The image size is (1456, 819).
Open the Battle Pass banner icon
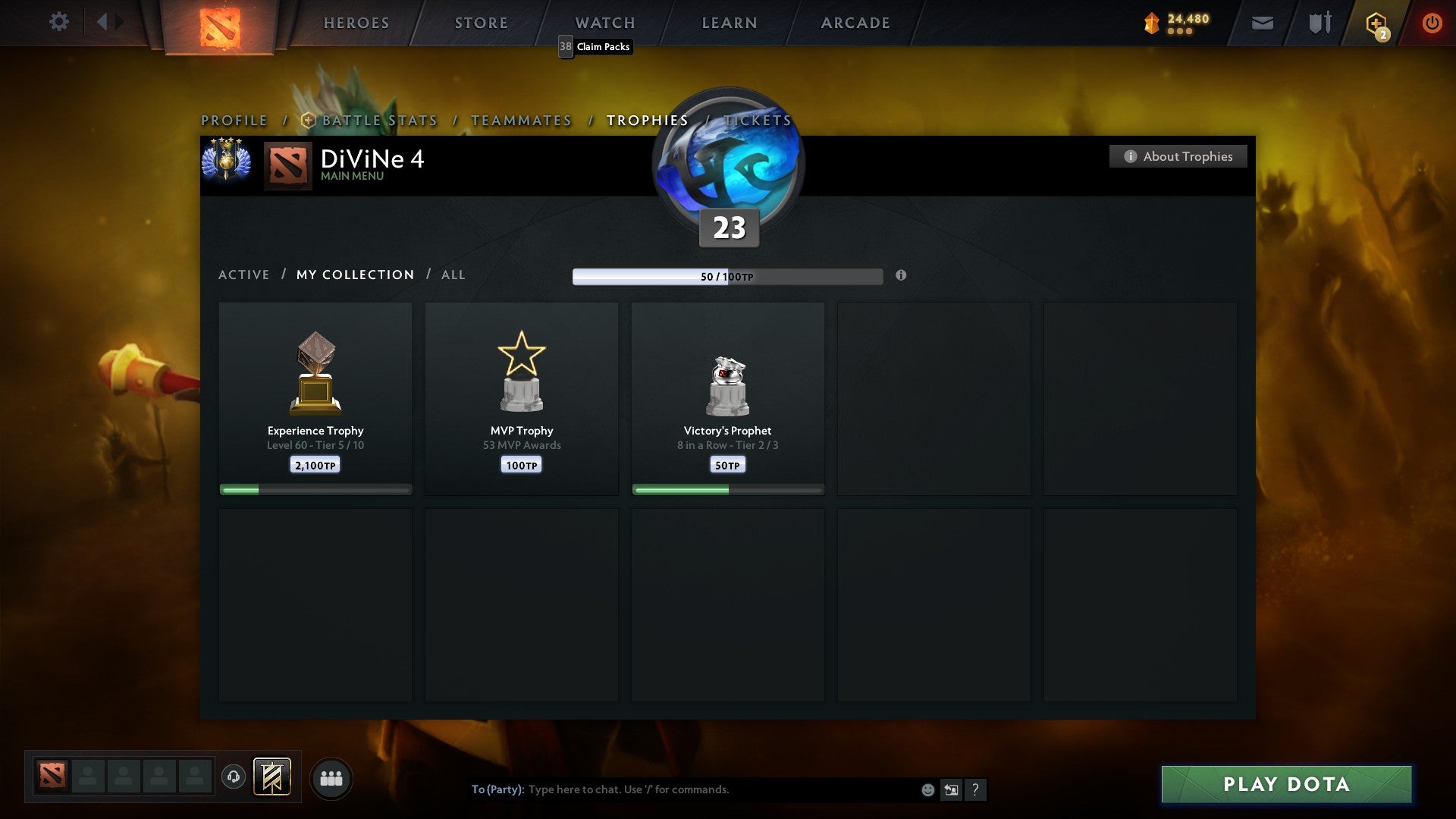pos(271,777)
